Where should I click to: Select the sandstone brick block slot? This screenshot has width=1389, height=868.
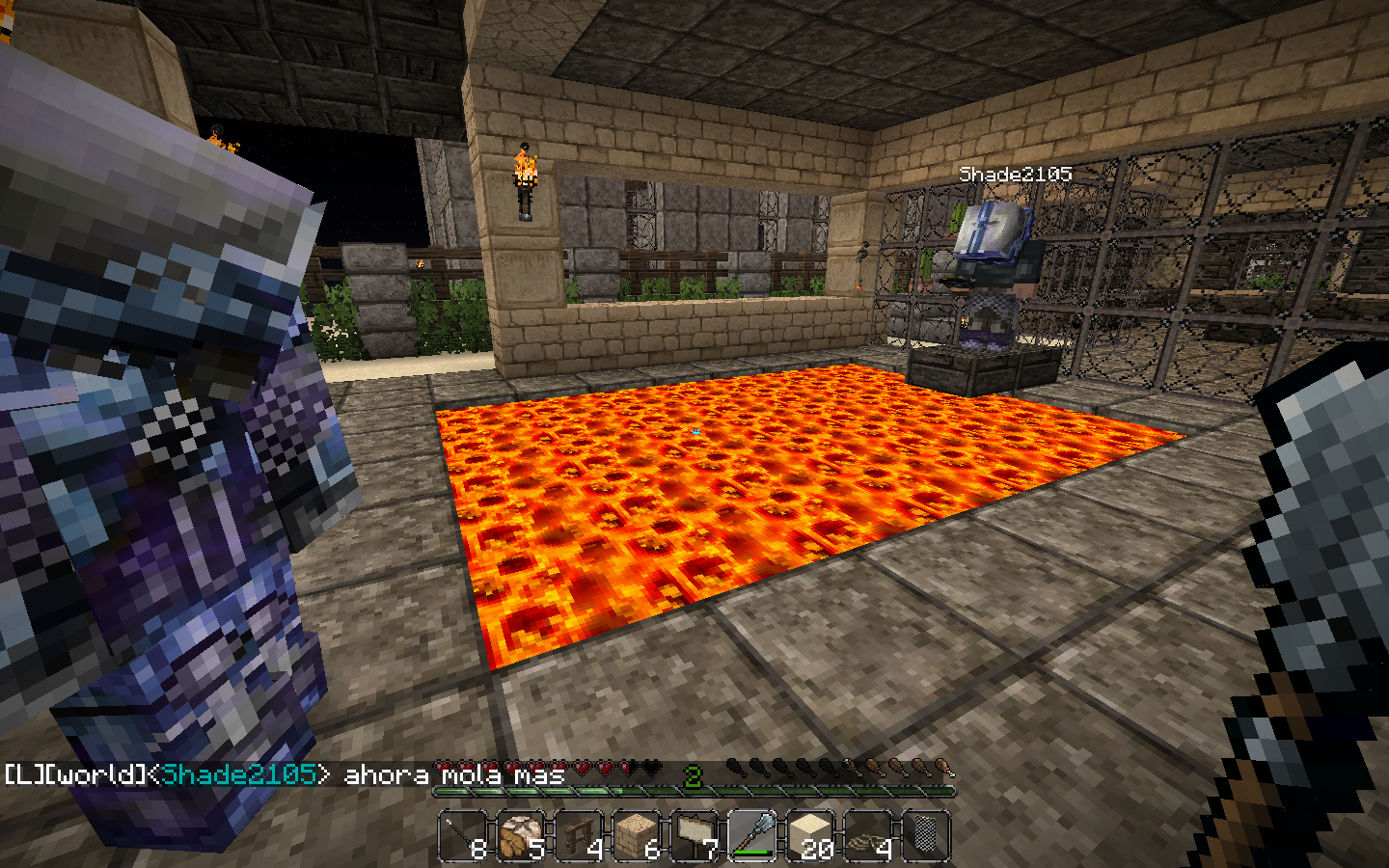[638, 835]
